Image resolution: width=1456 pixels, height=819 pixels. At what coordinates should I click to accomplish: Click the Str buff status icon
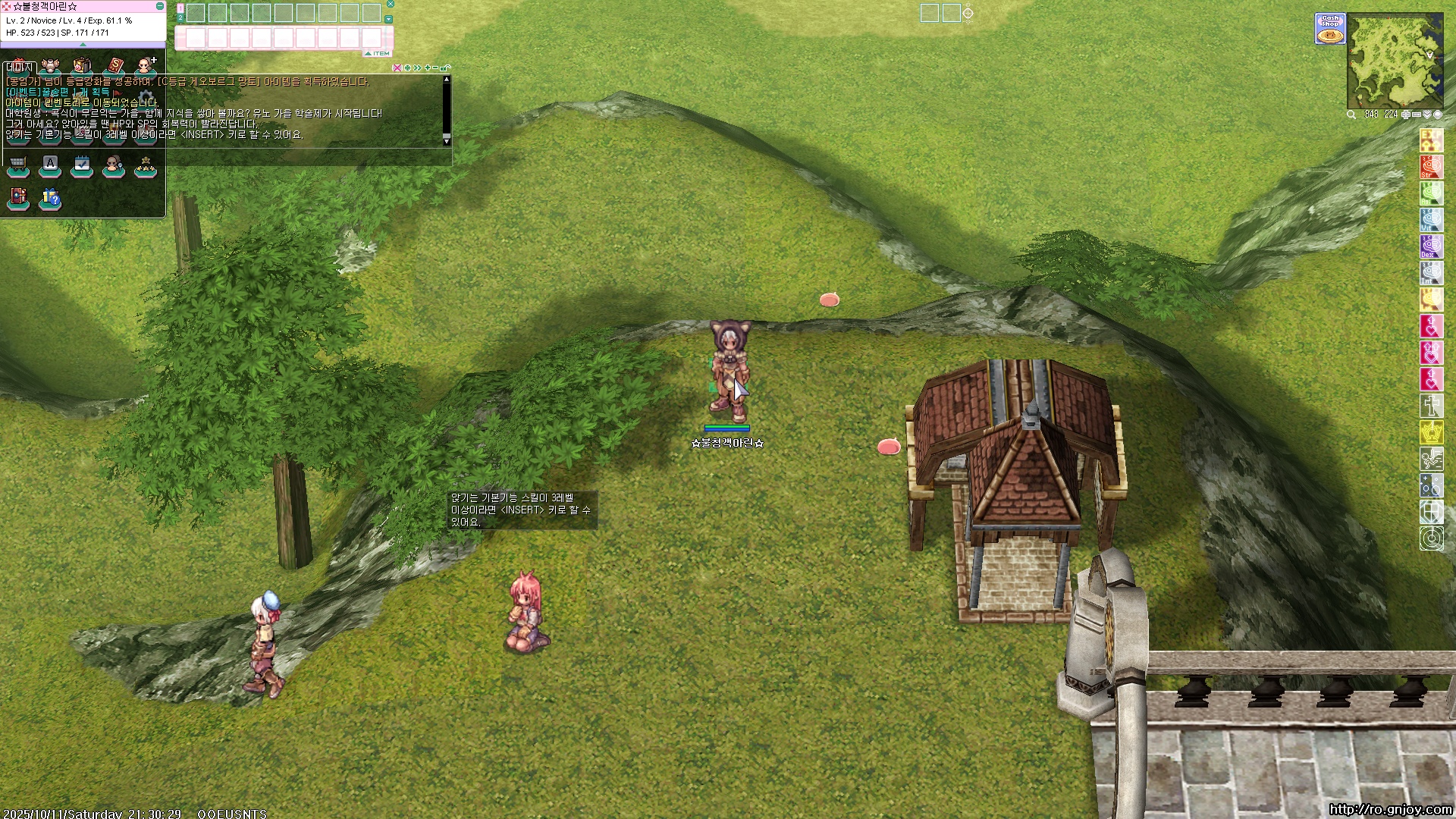point(1431,167)
